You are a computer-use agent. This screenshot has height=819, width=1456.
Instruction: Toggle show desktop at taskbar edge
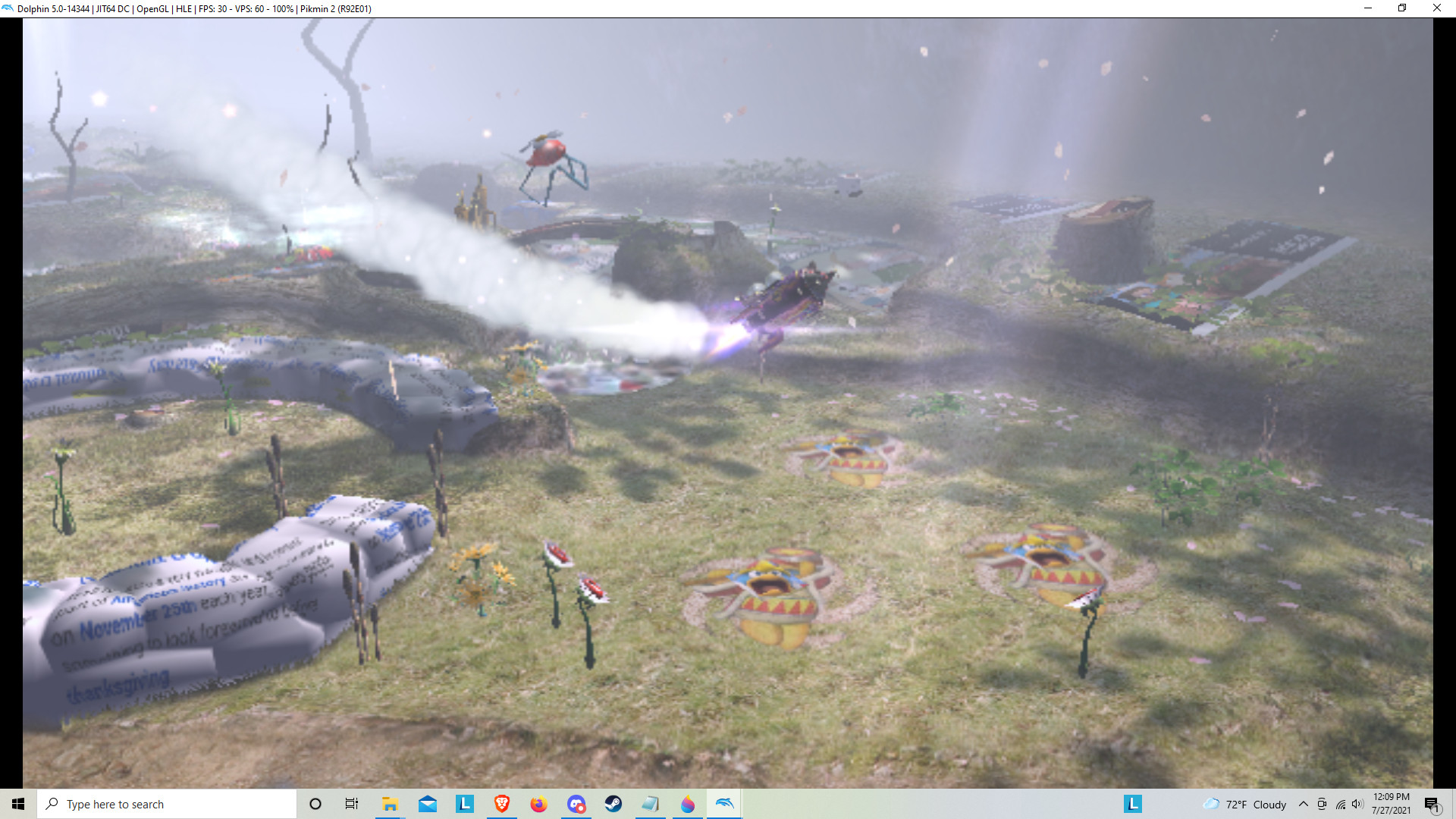tap(1454, 804)
